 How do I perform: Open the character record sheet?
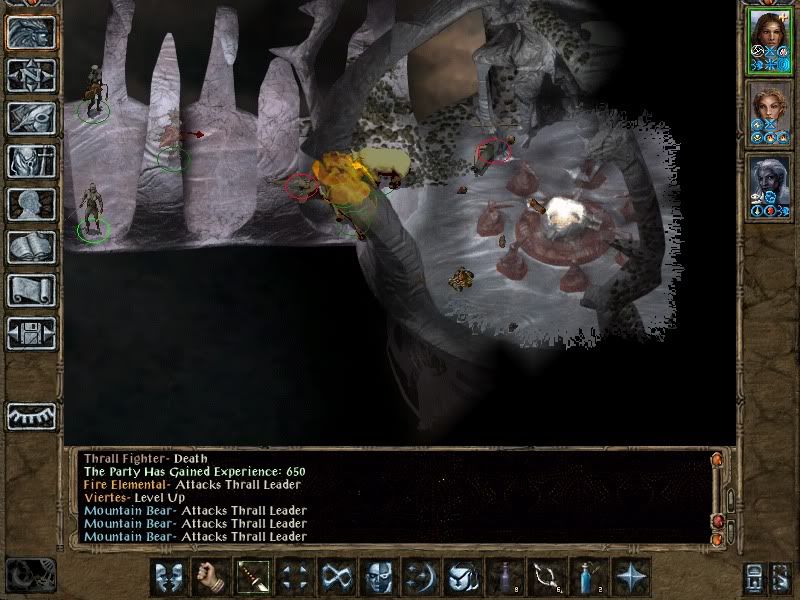31,204
